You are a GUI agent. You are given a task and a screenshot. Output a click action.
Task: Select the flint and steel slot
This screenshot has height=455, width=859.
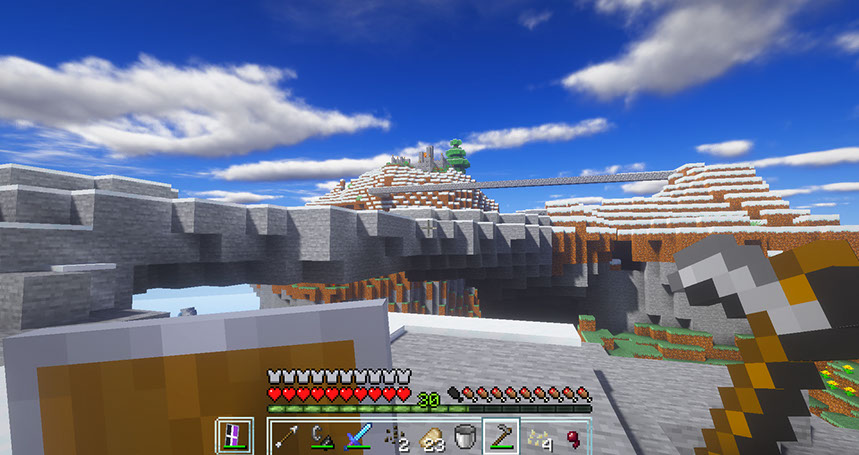pos(322,437)
